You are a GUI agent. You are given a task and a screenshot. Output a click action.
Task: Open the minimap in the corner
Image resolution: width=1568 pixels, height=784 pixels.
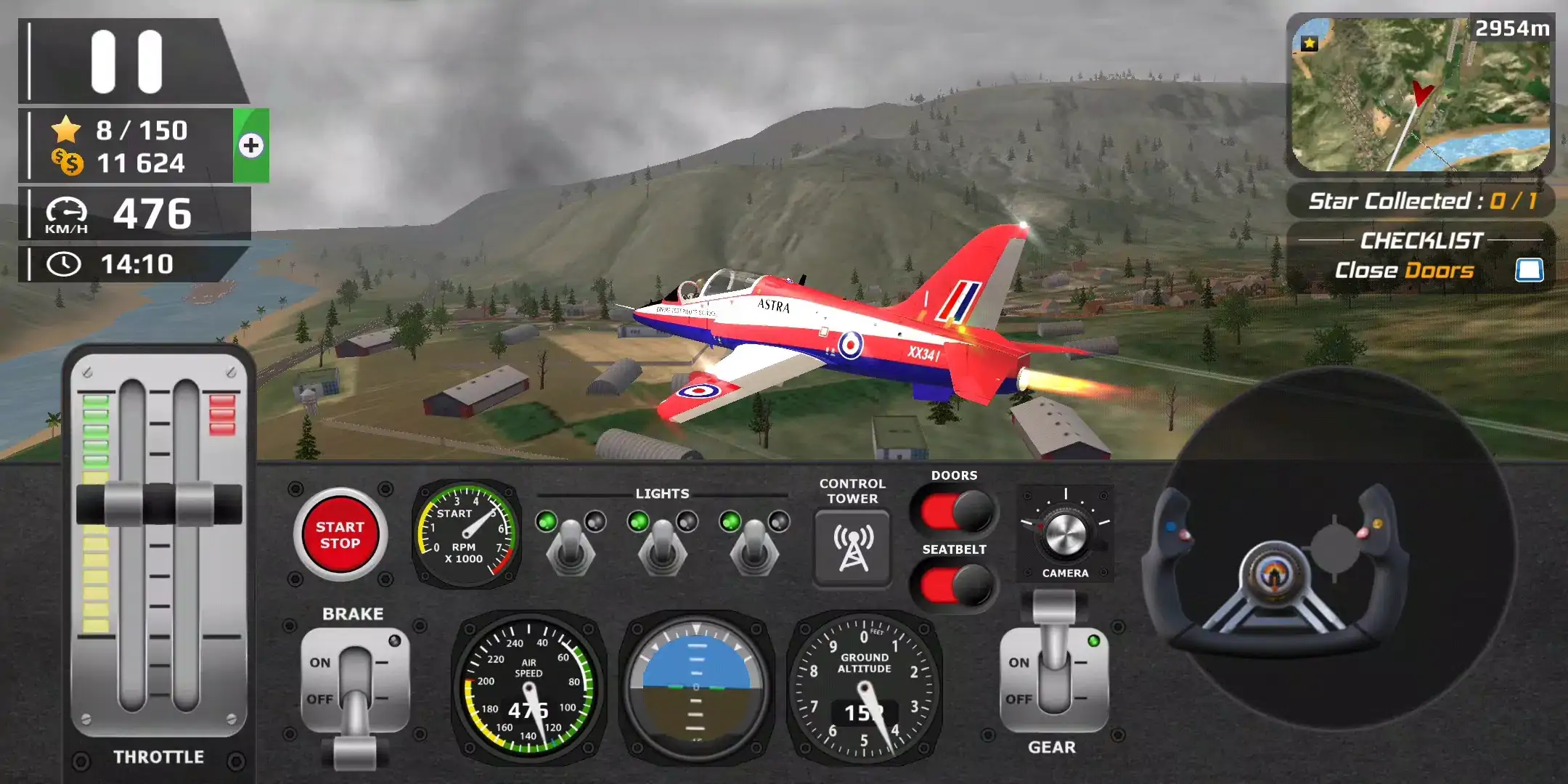pos(1420,96)
